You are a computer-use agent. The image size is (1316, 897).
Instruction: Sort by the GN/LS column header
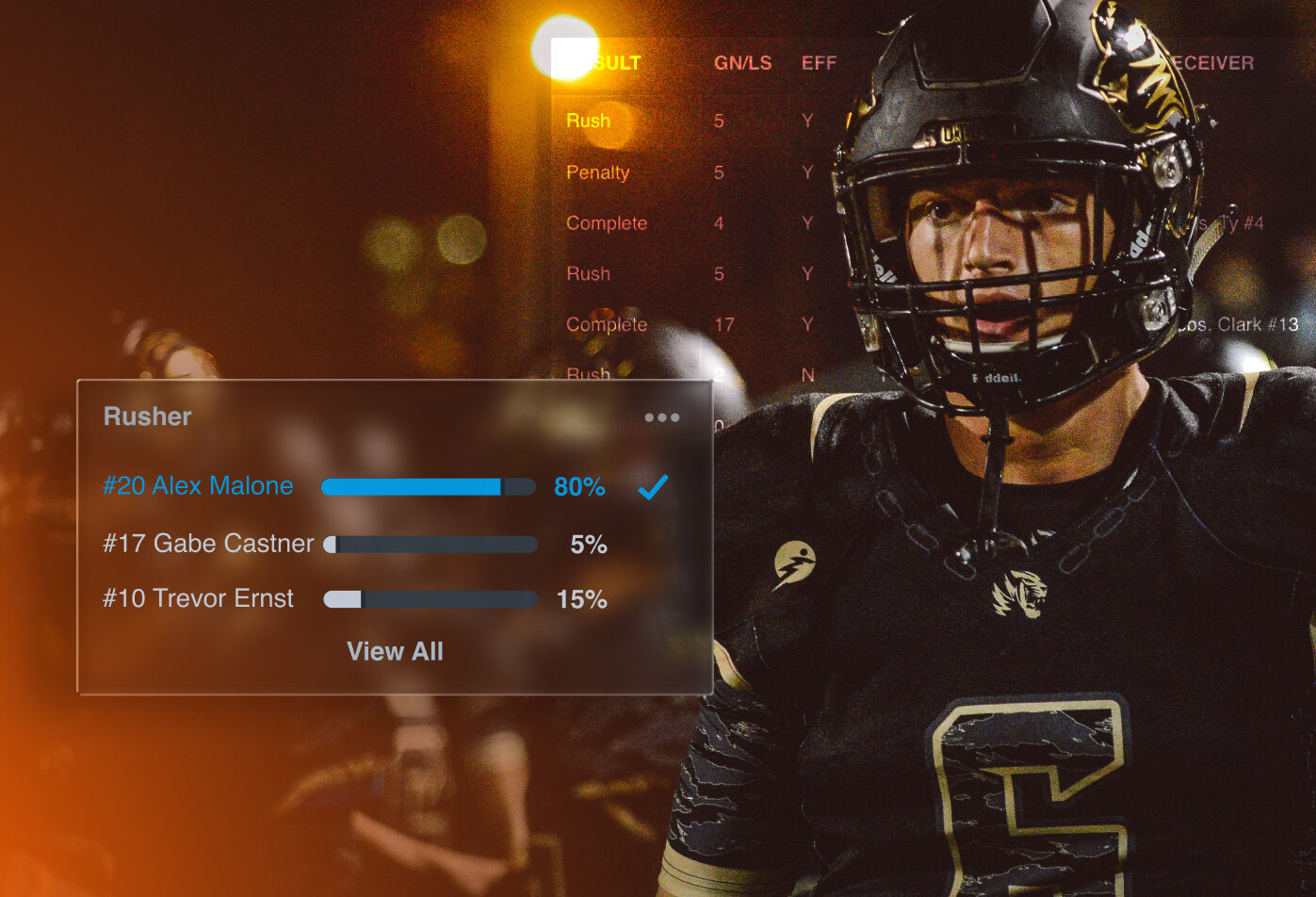click(x=742, y=63)
